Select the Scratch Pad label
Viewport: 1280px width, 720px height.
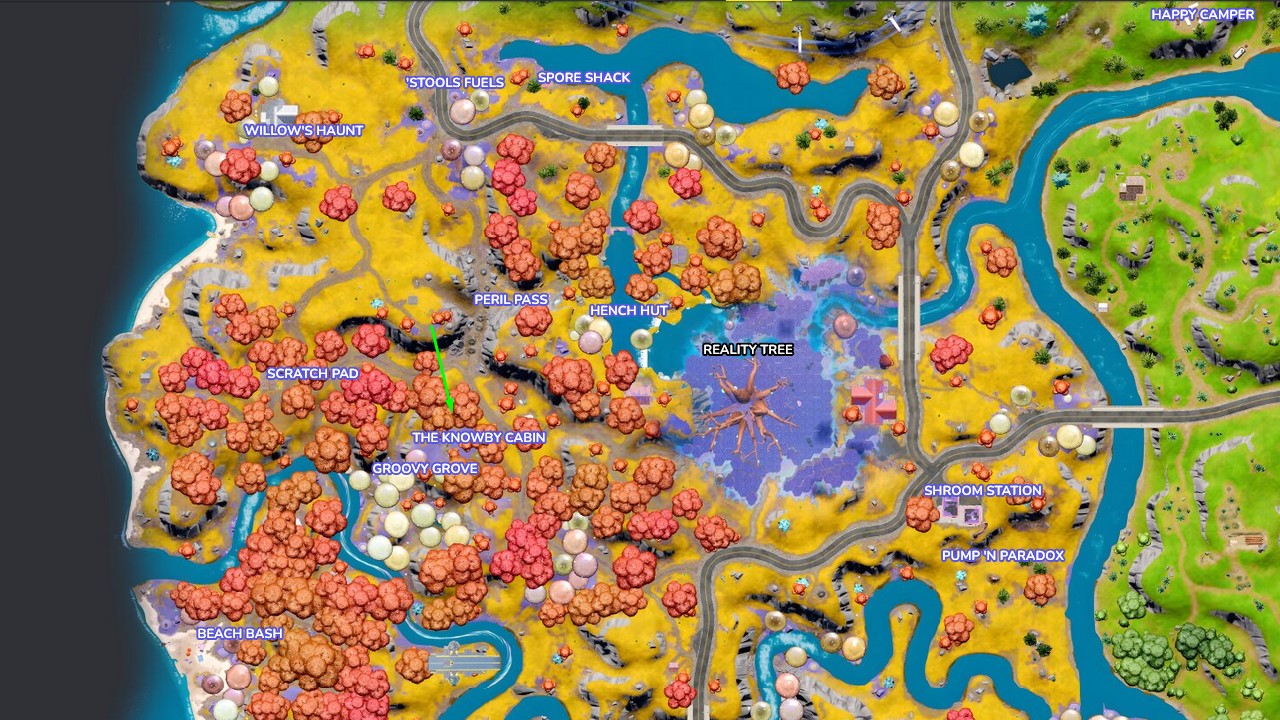[314, 373]
